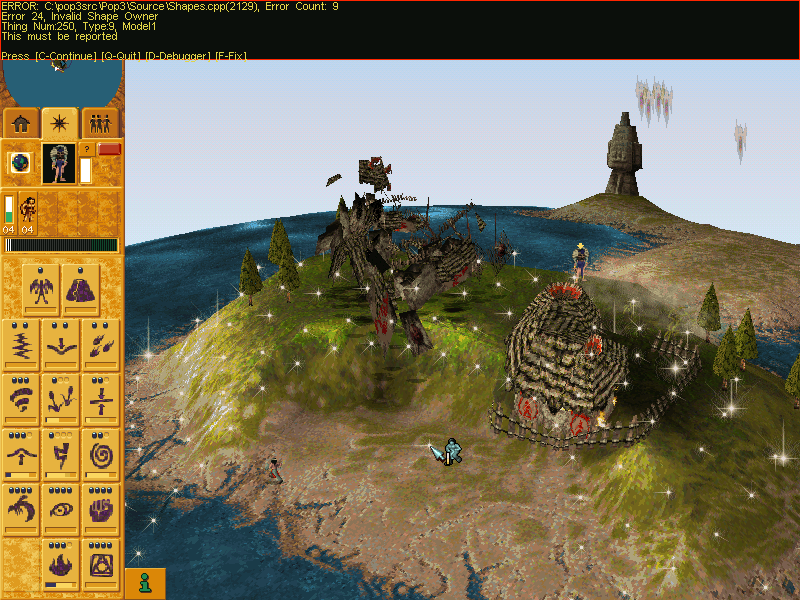Select the shaman portrait

click(x=59, y=163)
